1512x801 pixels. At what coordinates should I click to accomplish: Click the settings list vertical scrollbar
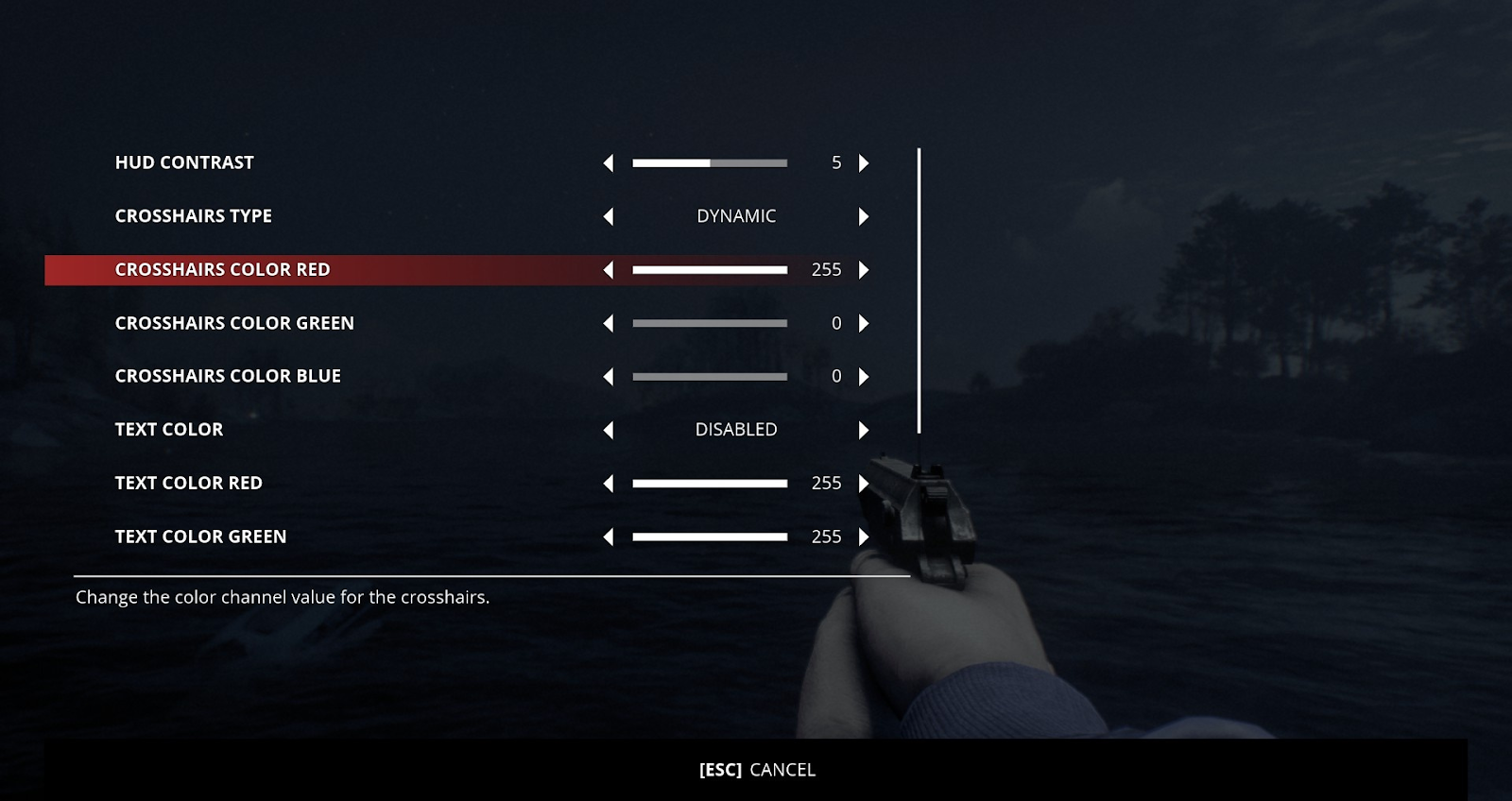pyautogui.click(x=919, y=291)
